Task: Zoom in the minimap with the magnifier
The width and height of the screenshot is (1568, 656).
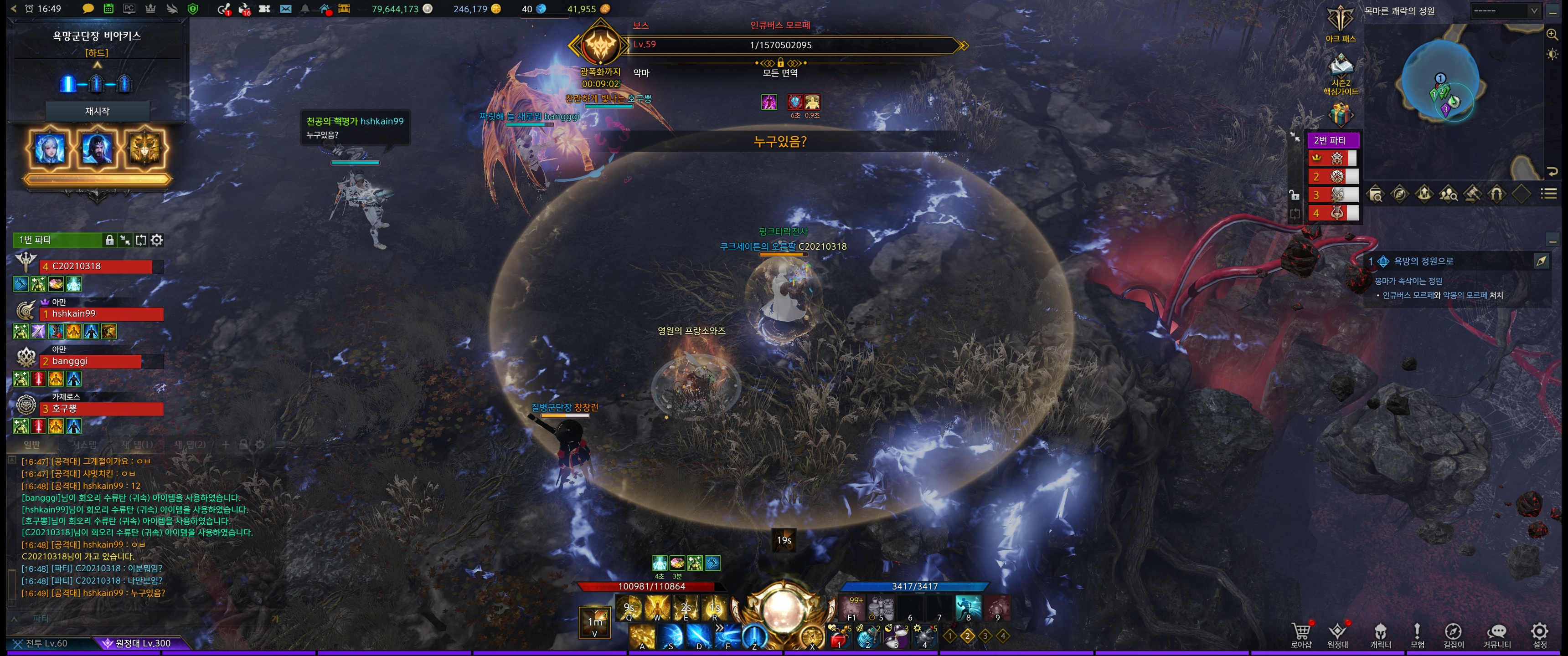Action: (1552, 35)
